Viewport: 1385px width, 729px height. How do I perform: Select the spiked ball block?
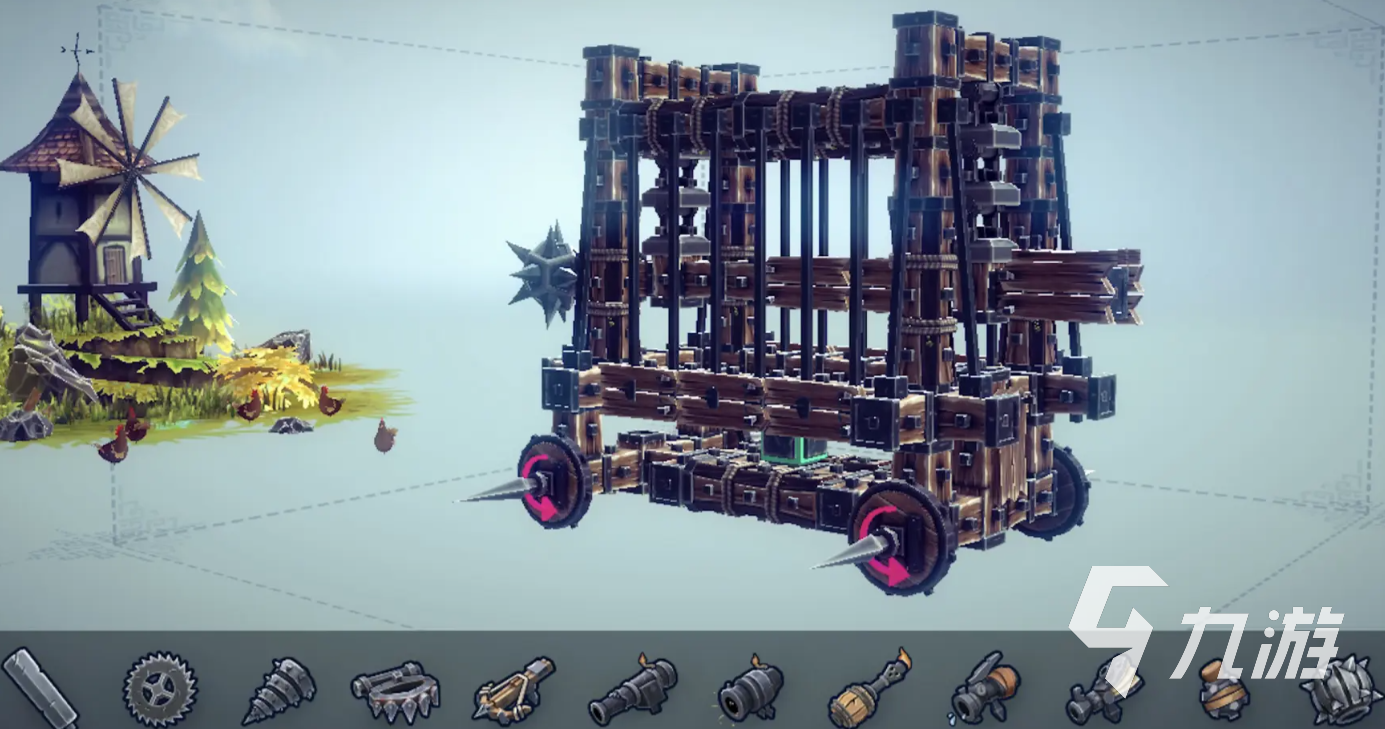coord(1340,688)
